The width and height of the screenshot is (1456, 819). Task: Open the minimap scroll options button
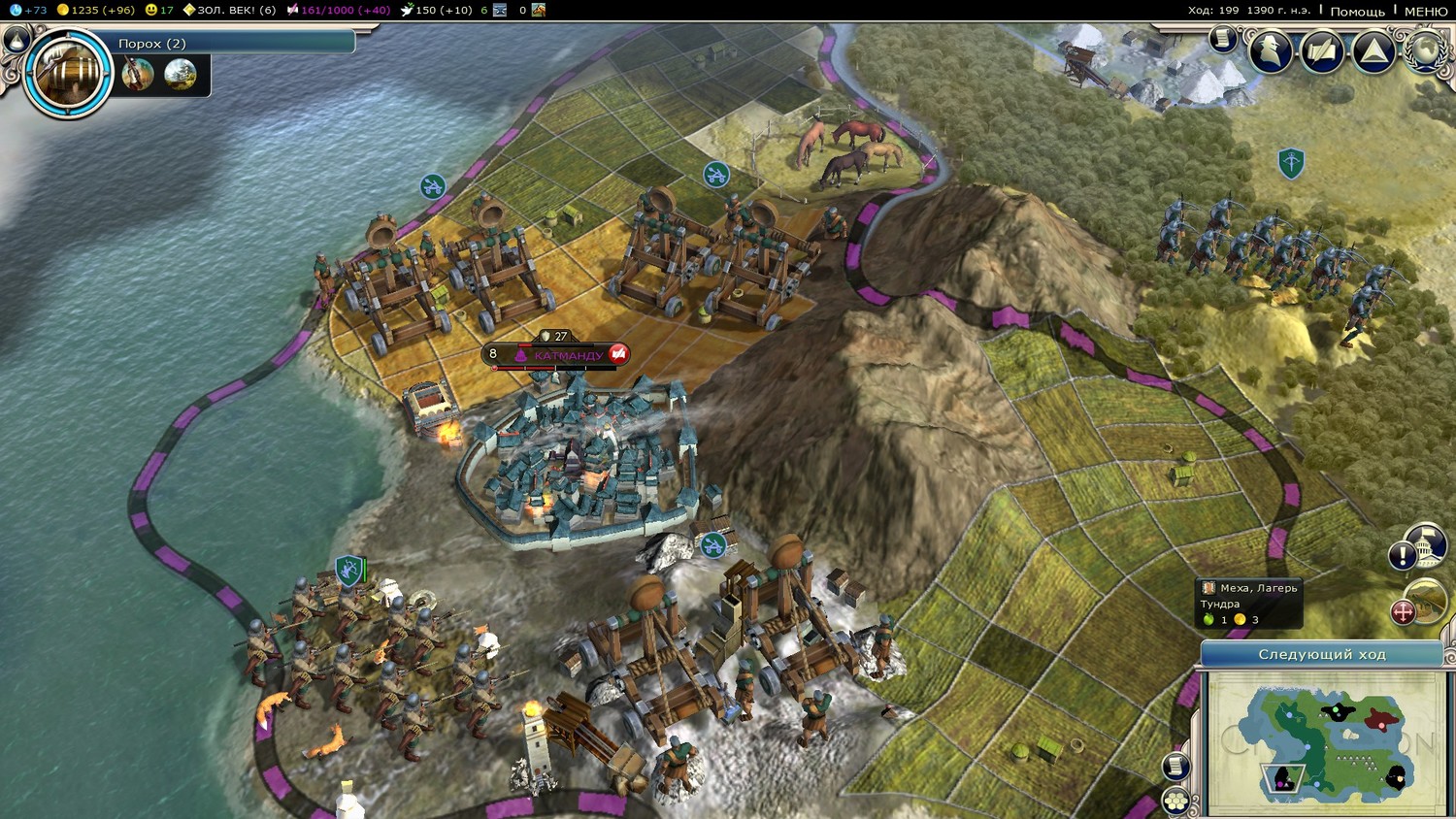click(1176, 766)
